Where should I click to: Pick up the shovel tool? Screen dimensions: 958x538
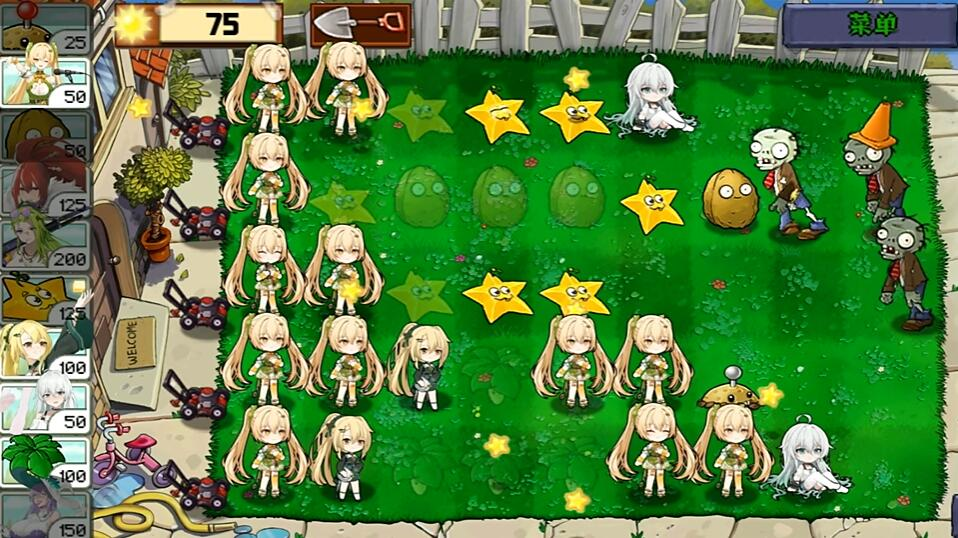coord(361,23)
